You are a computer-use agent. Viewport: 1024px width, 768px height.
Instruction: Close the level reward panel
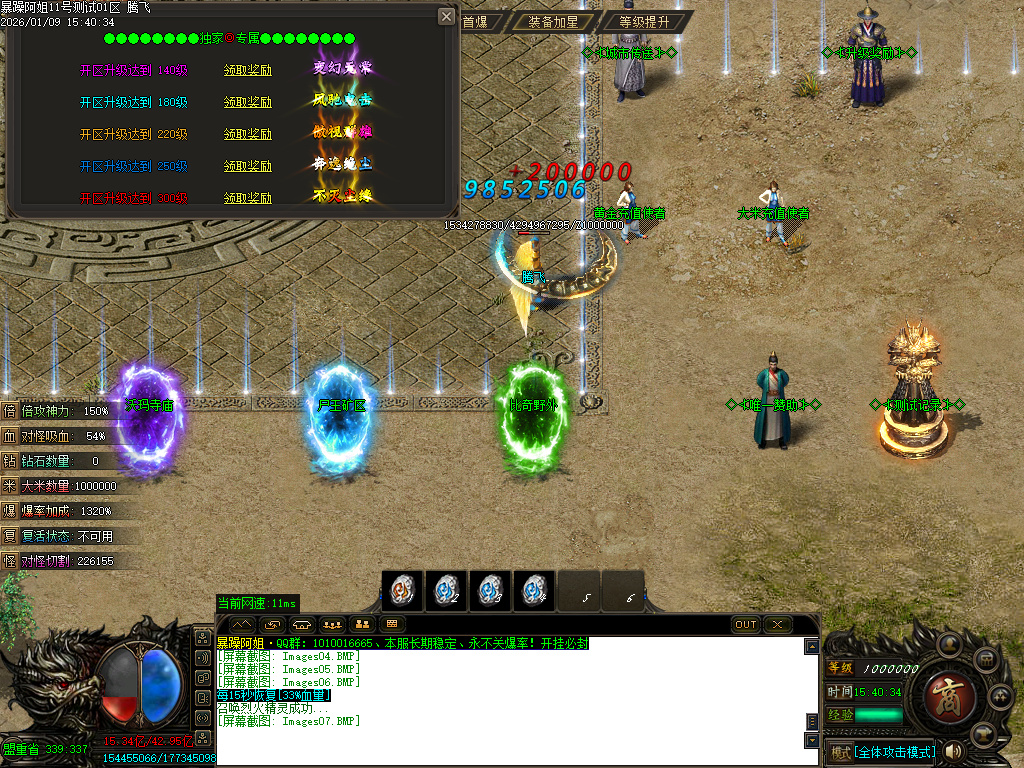point(446,16)
